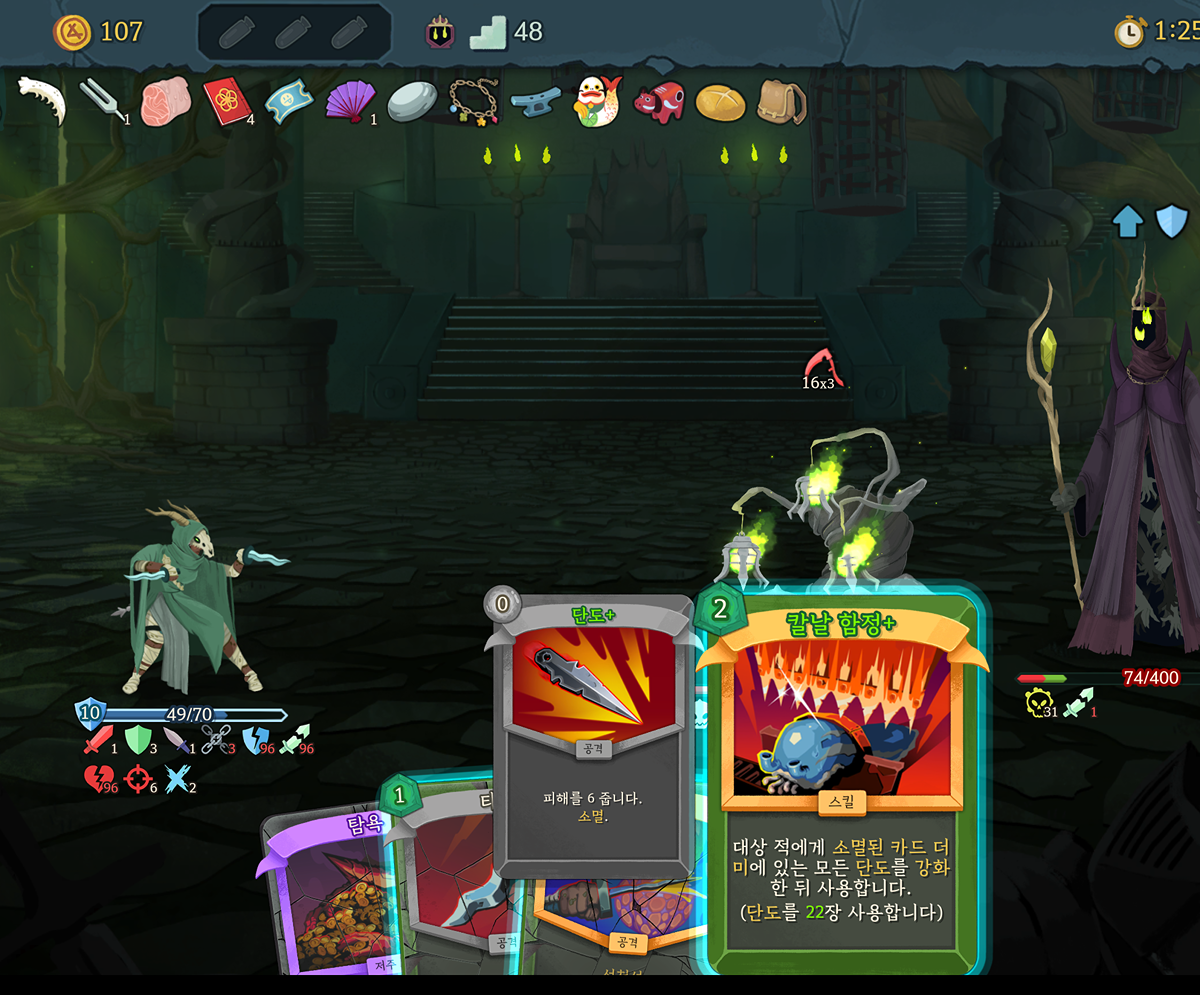Image resolution: width=1200 pixels, height=995 pixels.
Task: View the charm bracelet relic
Action: pyautogui.click(x=473, y=101)
